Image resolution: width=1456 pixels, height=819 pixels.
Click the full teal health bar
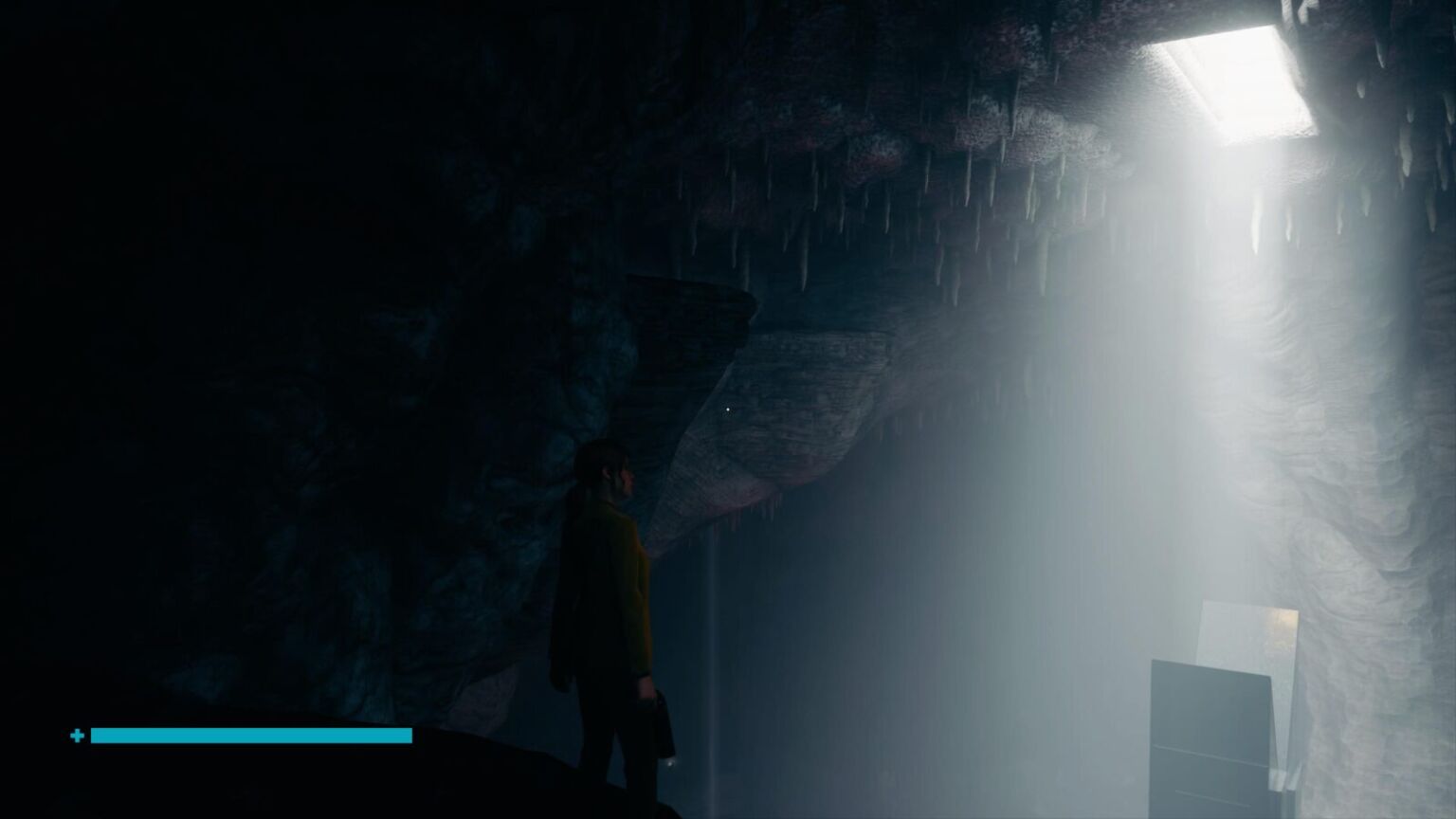[251, 736]
